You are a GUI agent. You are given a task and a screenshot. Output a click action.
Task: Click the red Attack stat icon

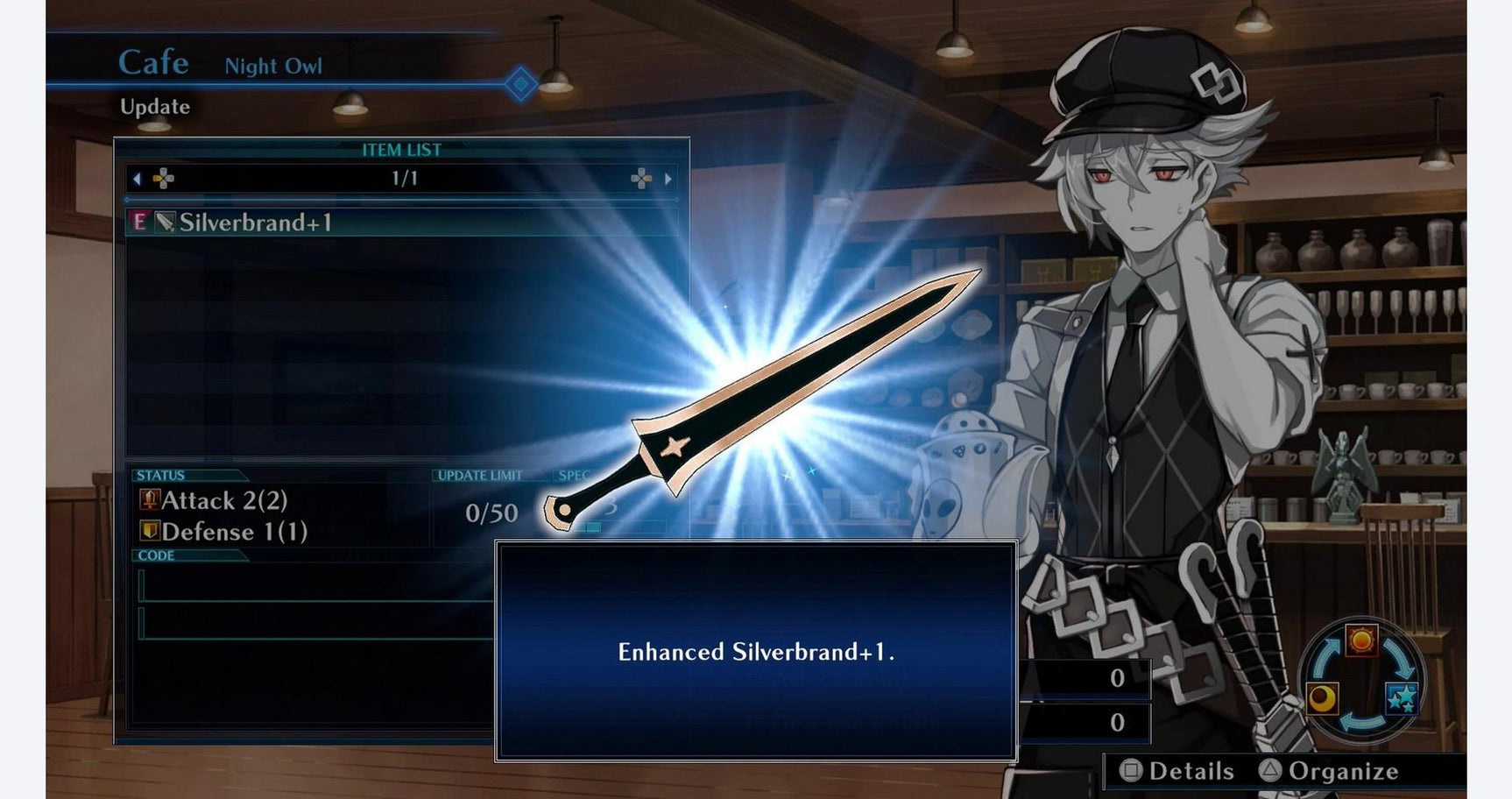148,500
